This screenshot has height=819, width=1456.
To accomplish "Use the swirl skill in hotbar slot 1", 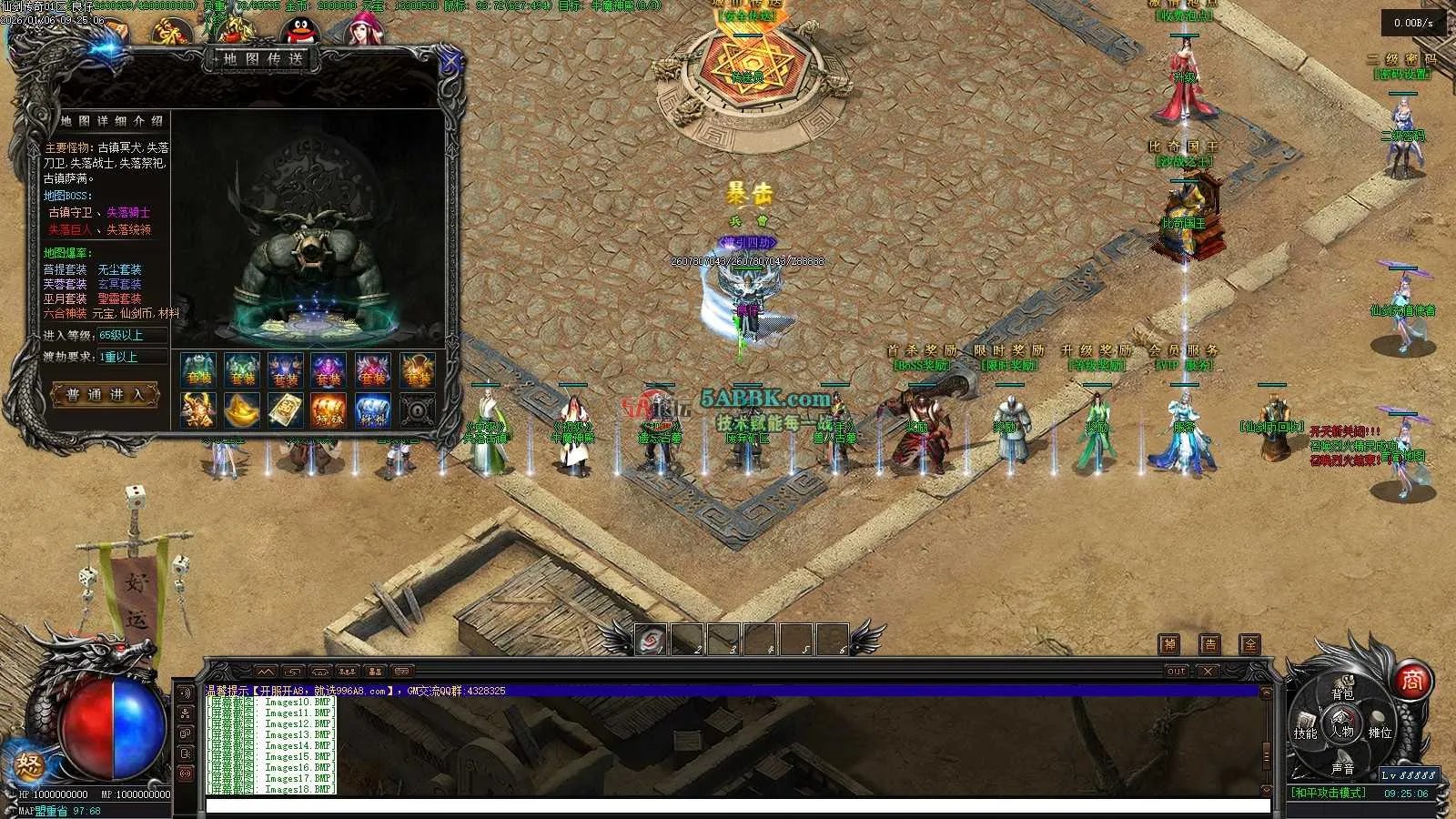I will pos(651,641).
